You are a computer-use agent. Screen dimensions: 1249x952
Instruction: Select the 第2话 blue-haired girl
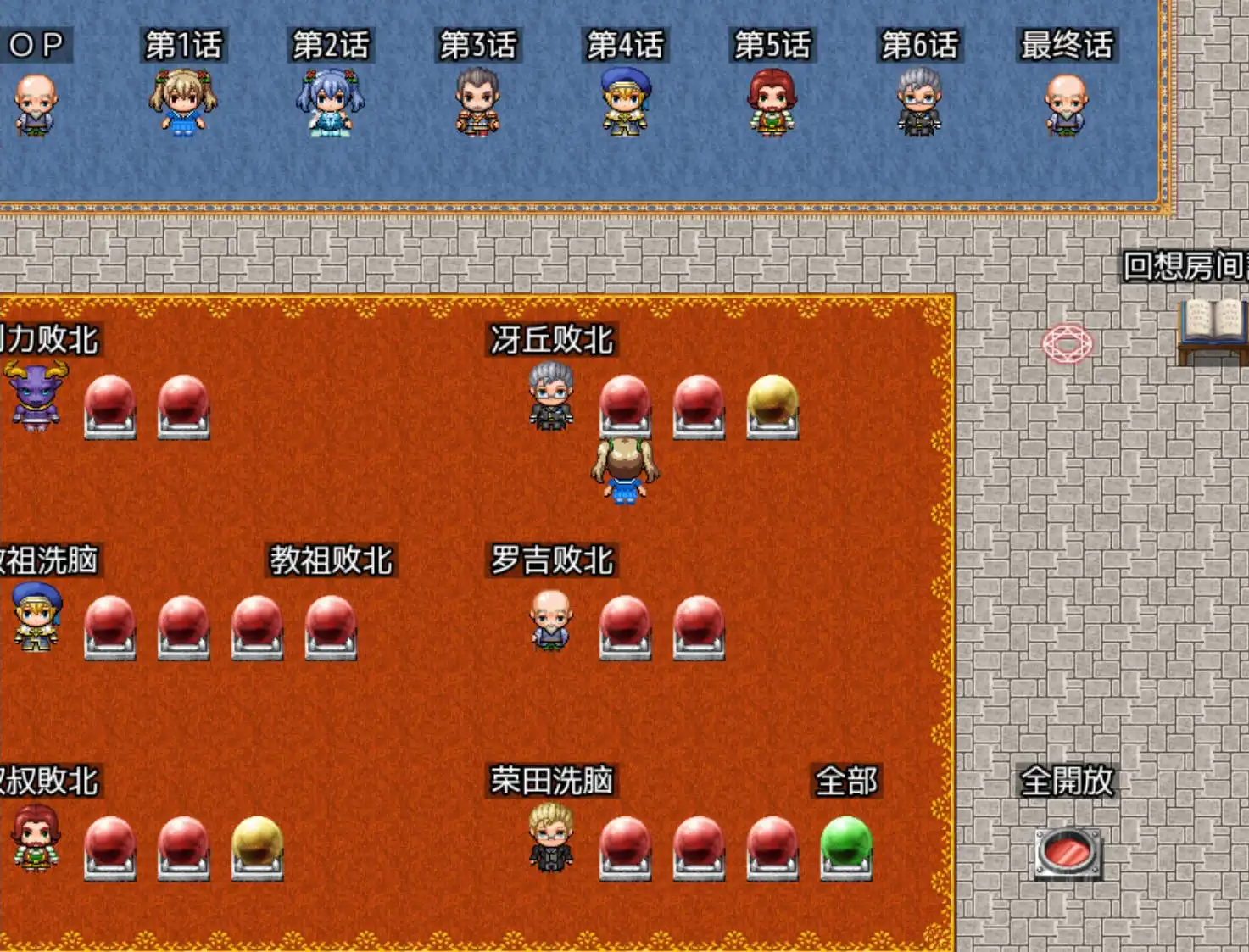[x=332, y=106]
